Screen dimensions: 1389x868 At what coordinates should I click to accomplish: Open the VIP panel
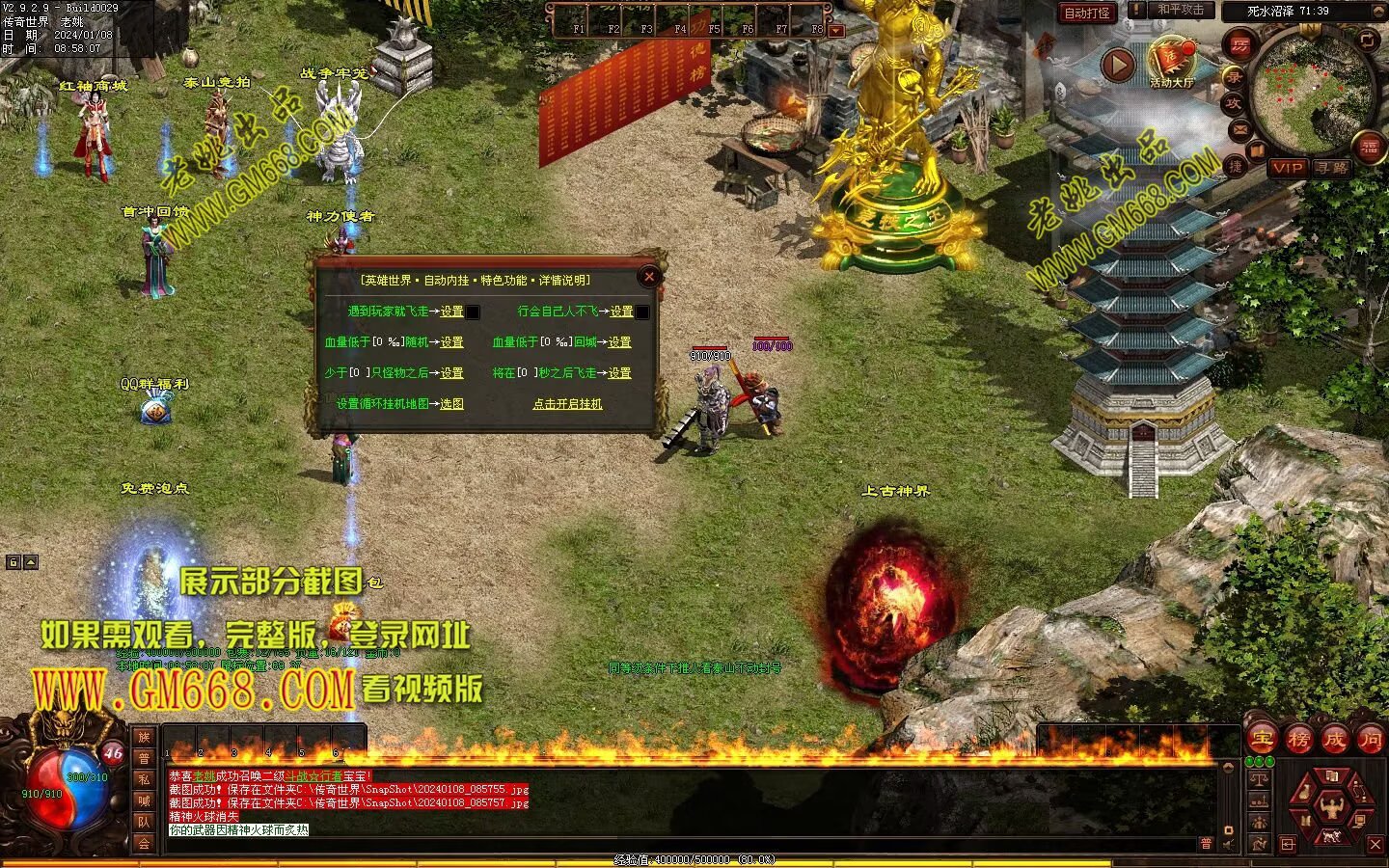(1287, 168)
